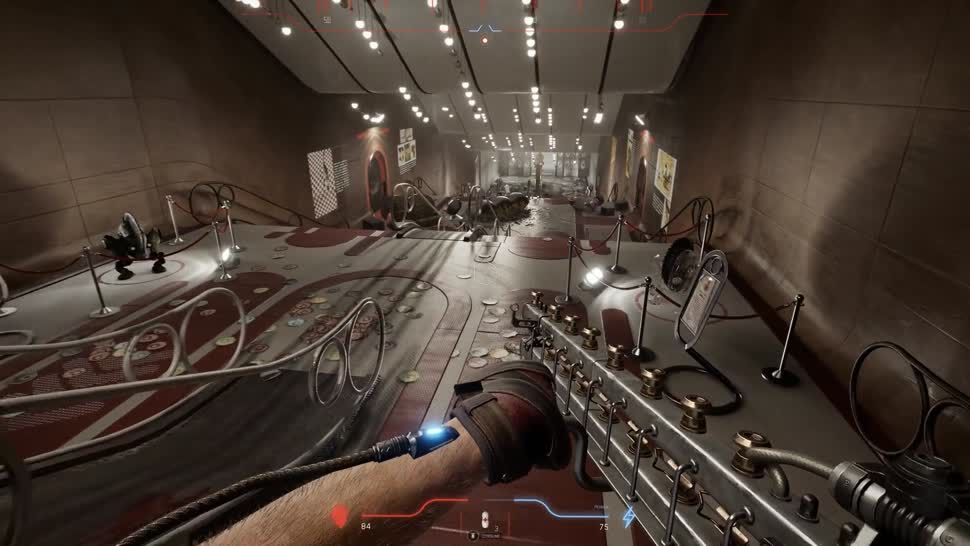Screen dimensions: 970x546
Task: Click the red objective marker on the compass
Action: 485,41
